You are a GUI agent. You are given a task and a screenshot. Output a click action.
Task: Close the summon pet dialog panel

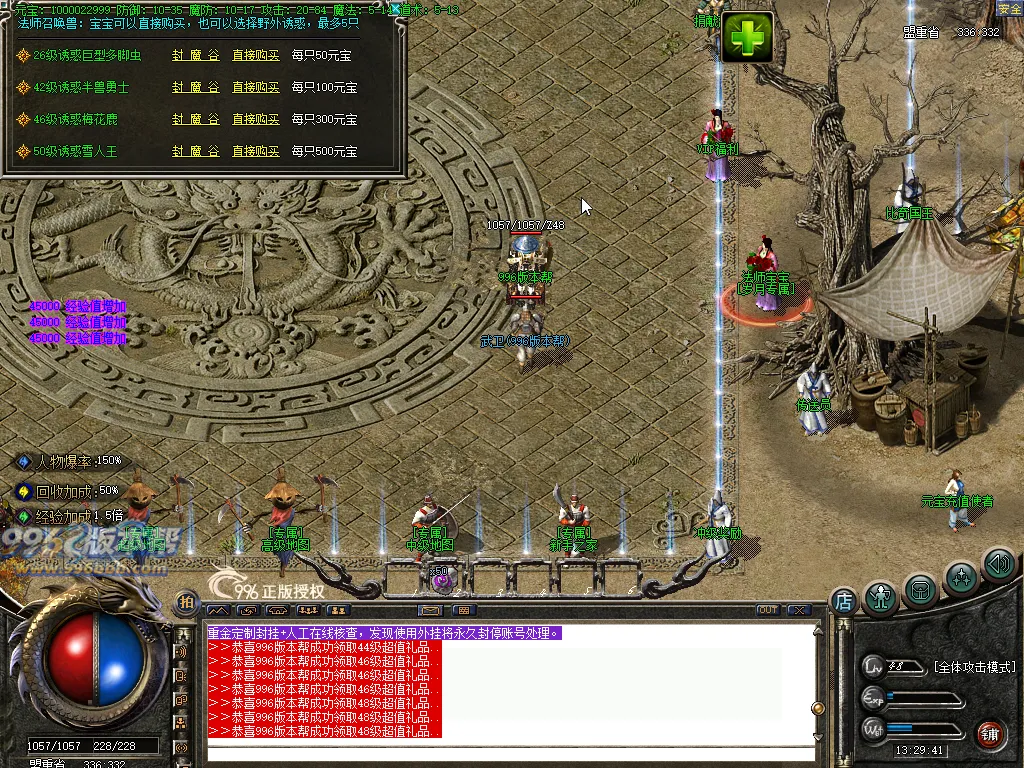click(397, 9)
